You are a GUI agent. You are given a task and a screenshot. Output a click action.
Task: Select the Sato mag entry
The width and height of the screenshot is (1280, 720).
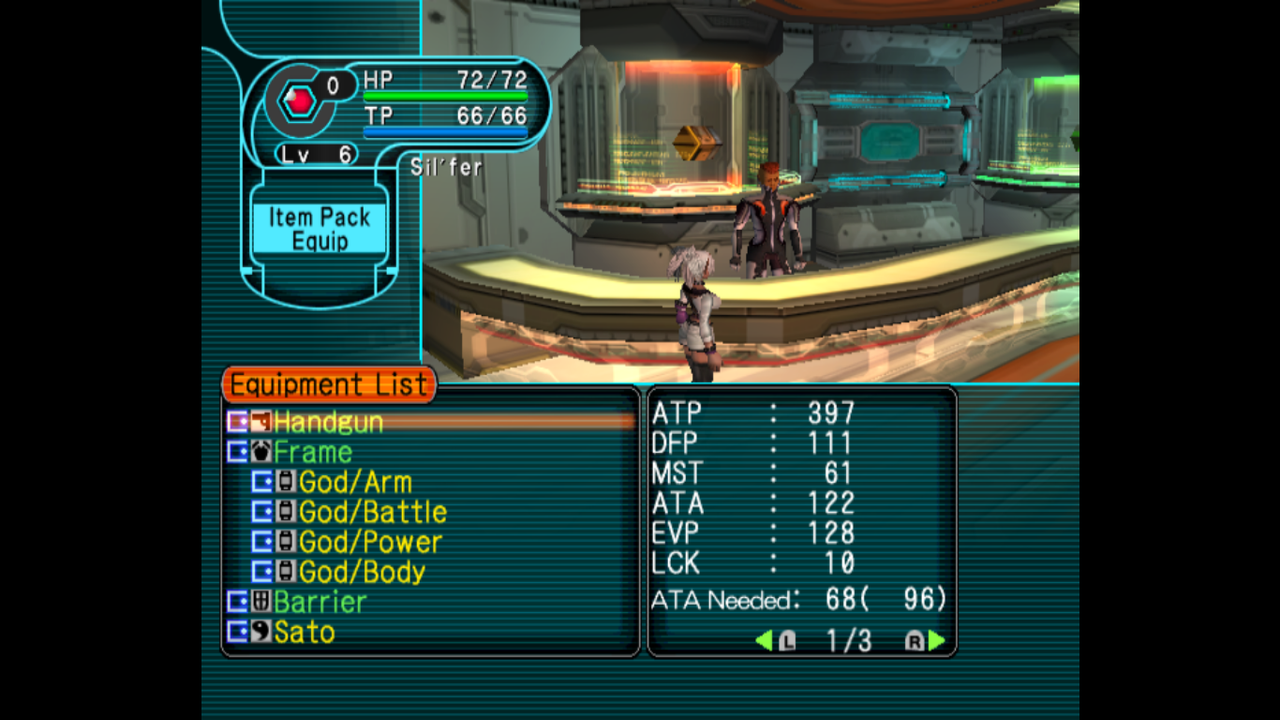[304, 632]
